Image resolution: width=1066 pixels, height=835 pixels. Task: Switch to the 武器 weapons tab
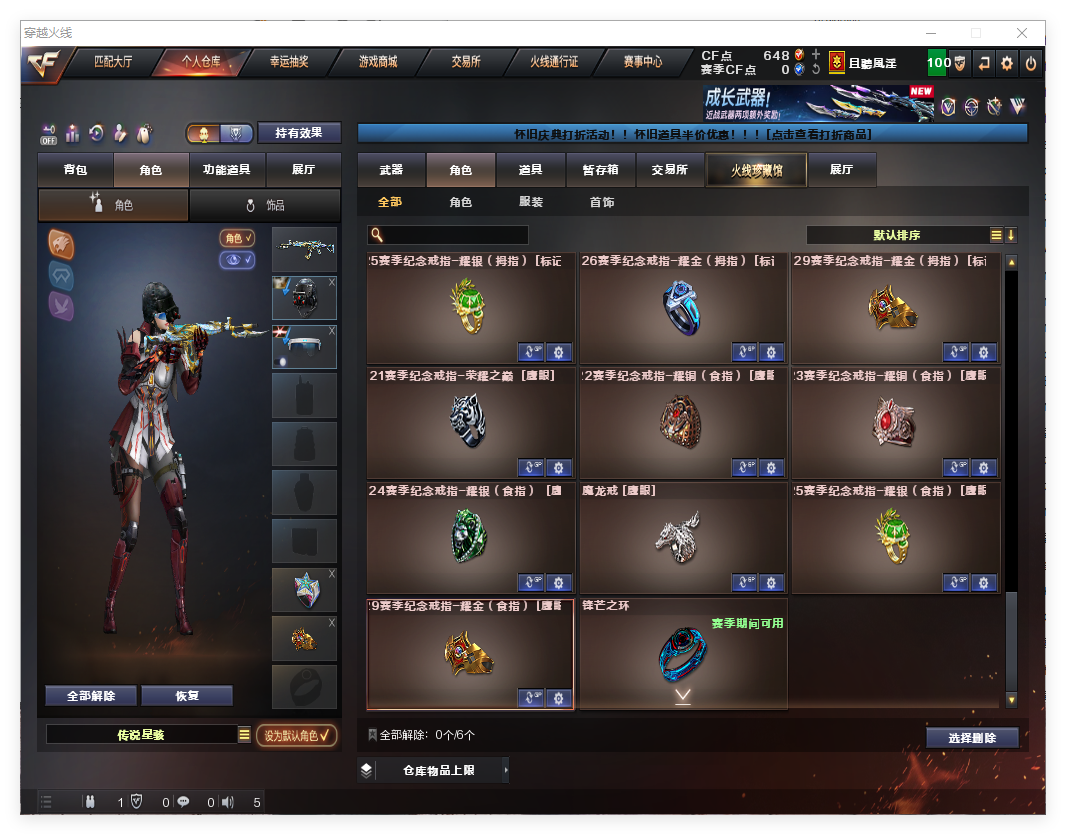point(391,170)
